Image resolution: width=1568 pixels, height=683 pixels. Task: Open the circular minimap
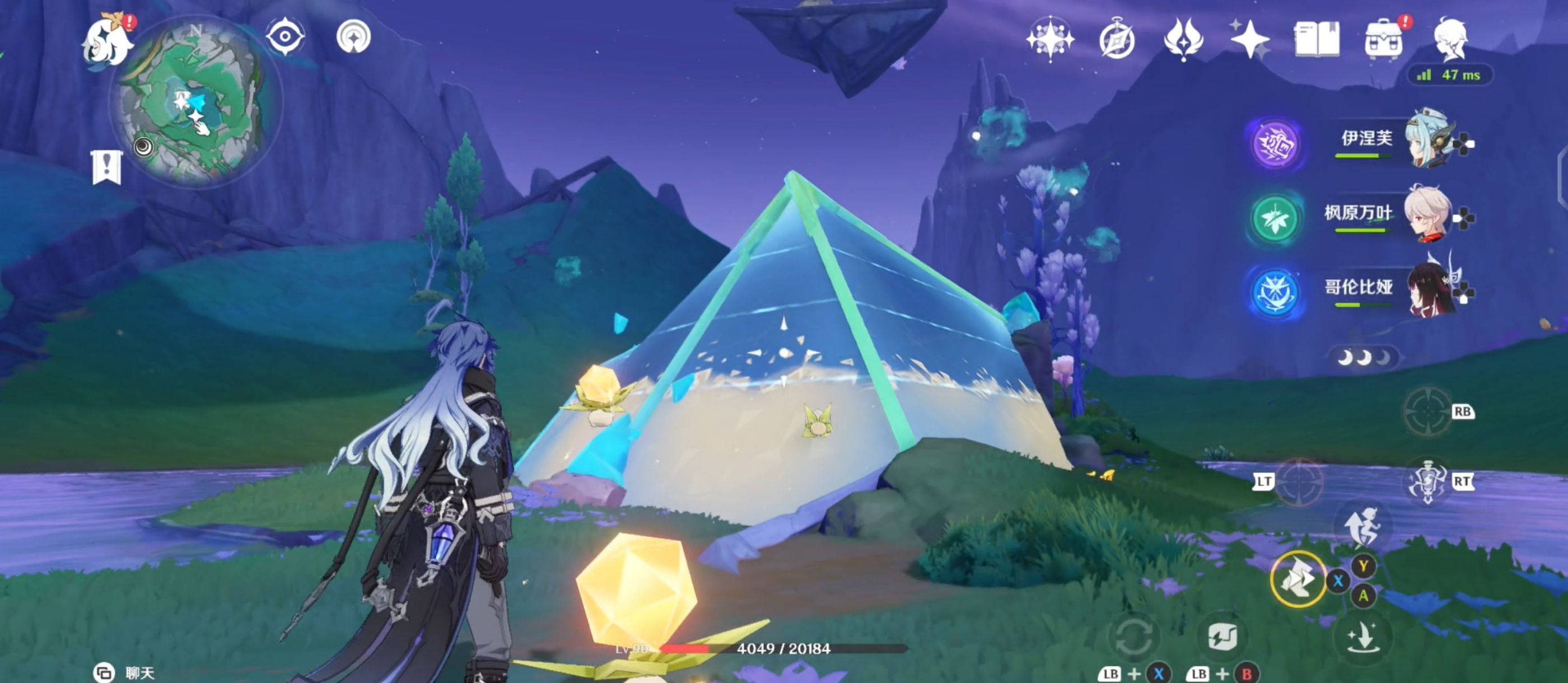194,100
